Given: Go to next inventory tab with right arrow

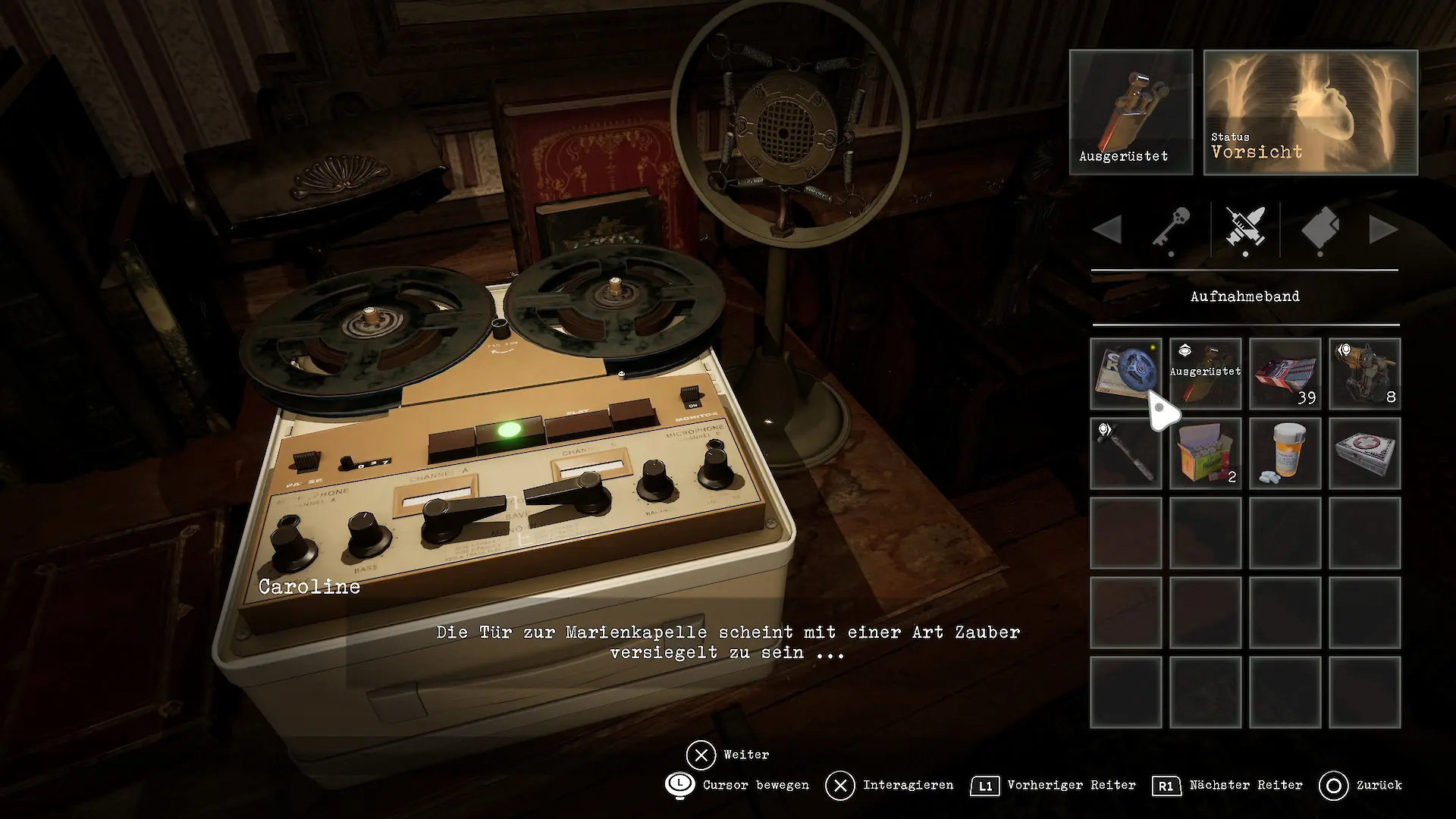Looking at the screenshot, I should [1382, 229].
